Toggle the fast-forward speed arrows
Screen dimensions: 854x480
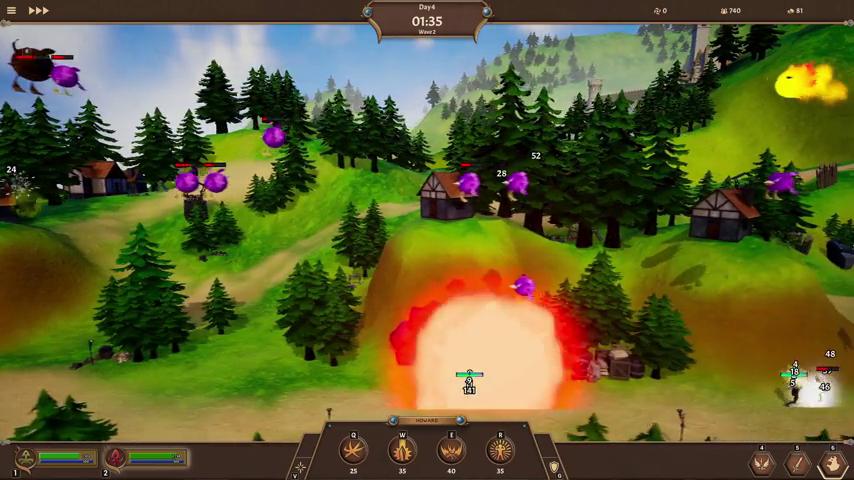tap(38, 11)
